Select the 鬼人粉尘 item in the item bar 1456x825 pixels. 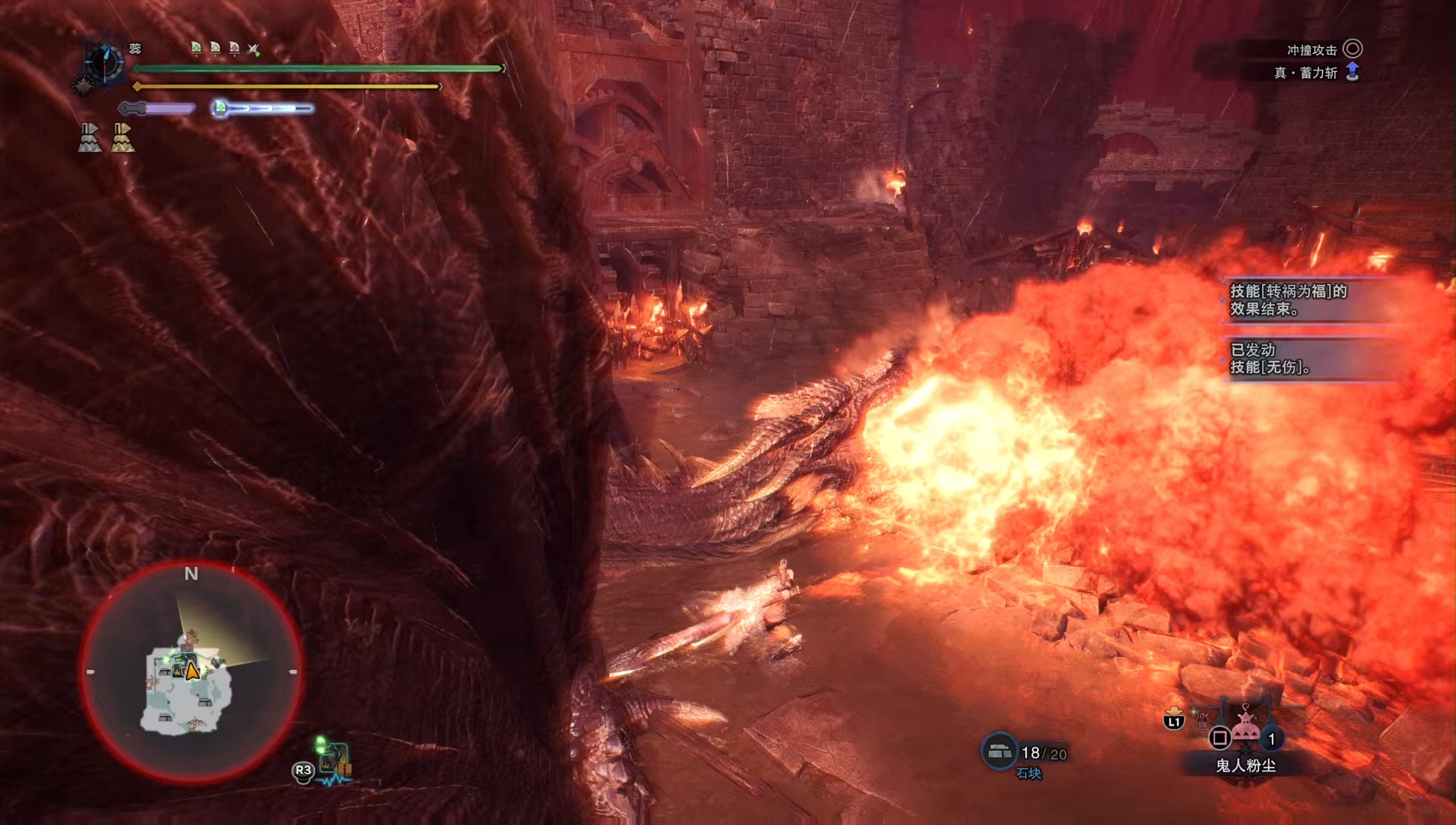1246,730
